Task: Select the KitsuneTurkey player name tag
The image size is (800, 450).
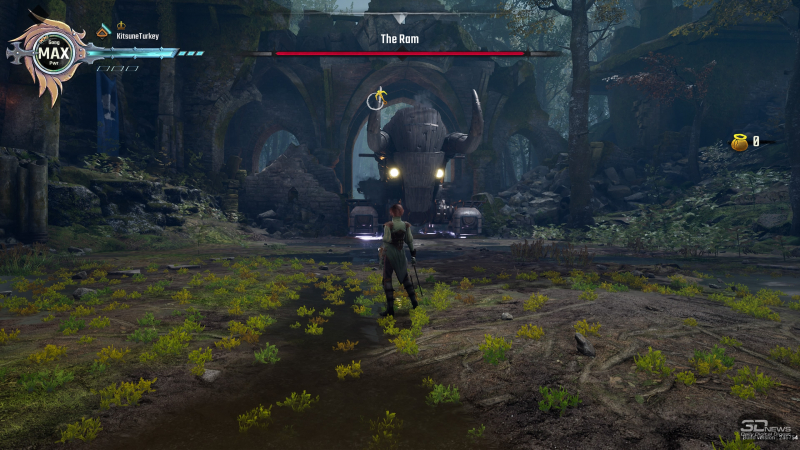Action: [138, 36]
